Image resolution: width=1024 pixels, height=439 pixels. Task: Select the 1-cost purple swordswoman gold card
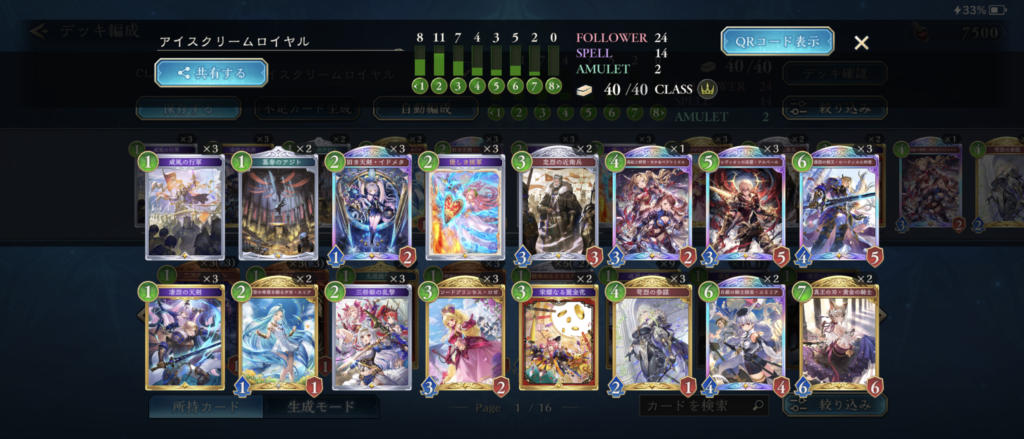184,337
